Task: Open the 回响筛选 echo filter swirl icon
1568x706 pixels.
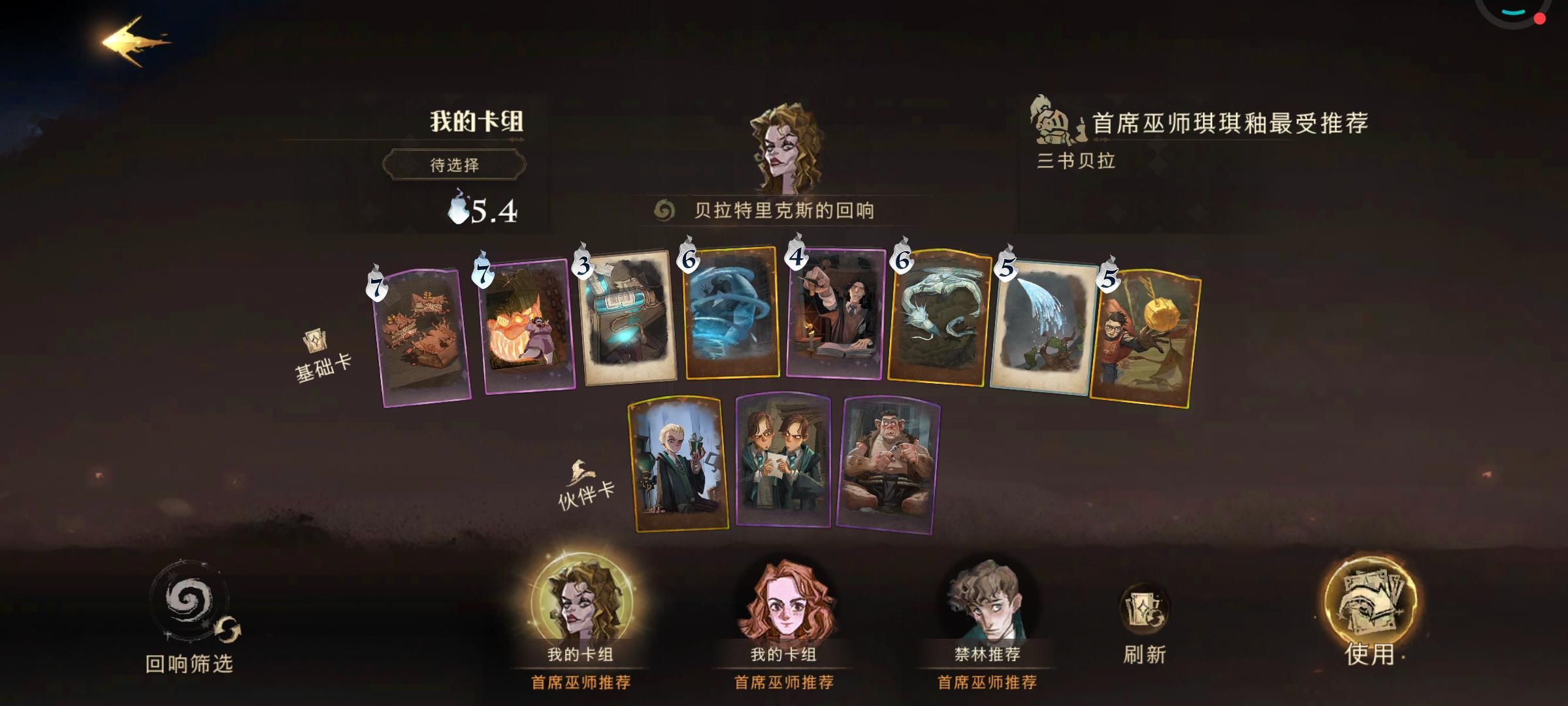Action: point(191,607)
